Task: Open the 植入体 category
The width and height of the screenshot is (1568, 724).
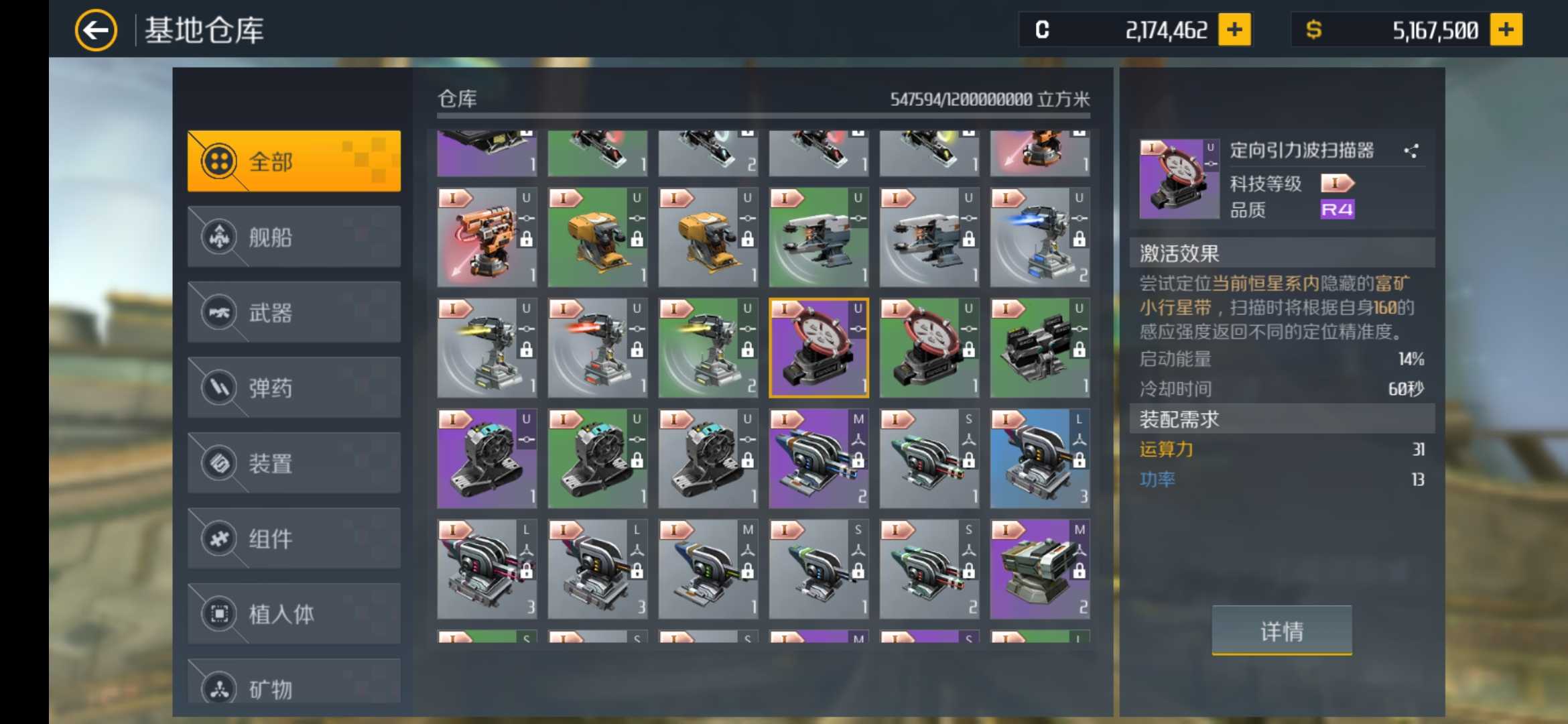Action: tap(294, 614)
